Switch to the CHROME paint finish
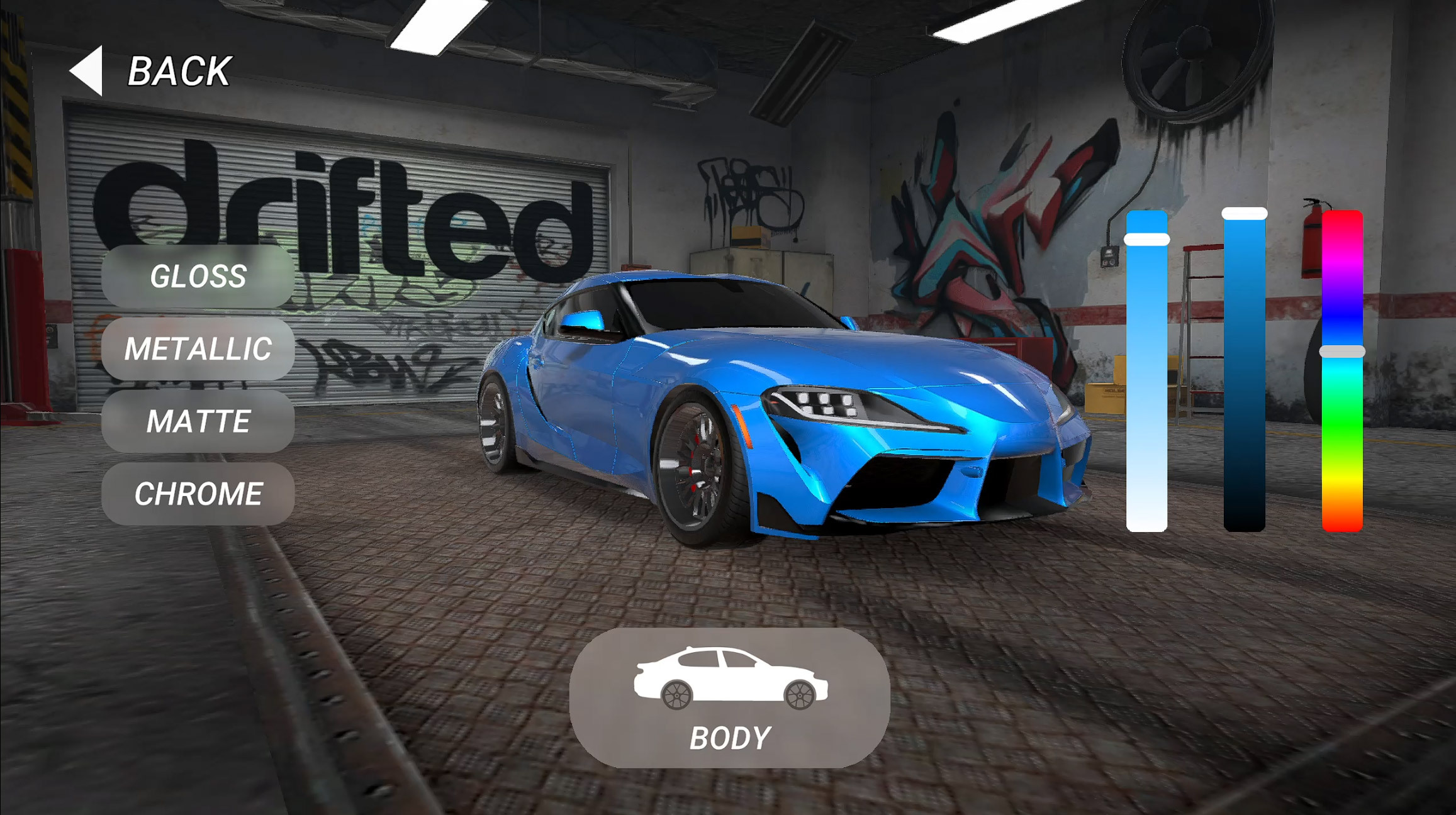Screen dimensions: 1456x815 pyautogui.click(x=198, y=494)
